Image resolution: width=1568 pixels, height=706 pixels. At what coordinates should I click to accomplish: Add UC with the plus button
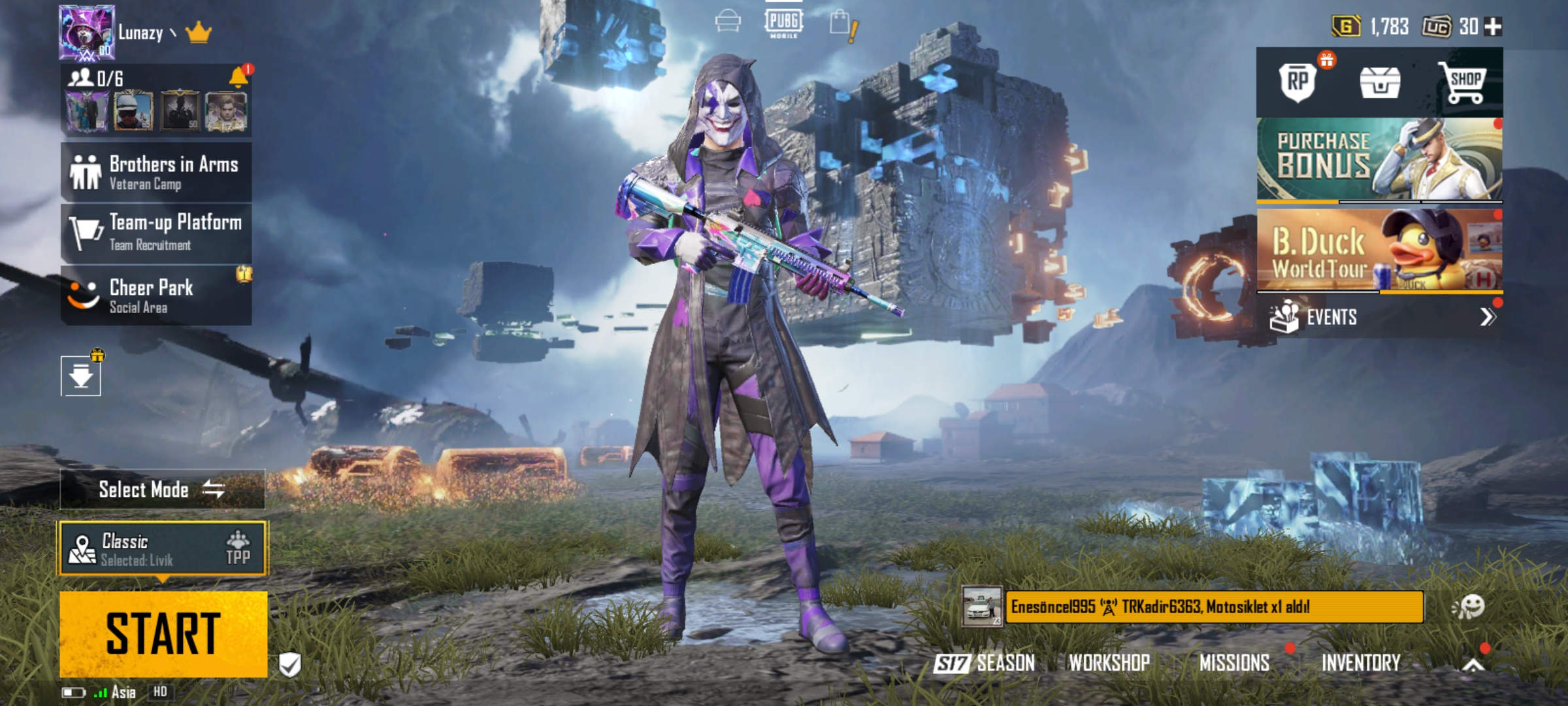pos(1494,27)
